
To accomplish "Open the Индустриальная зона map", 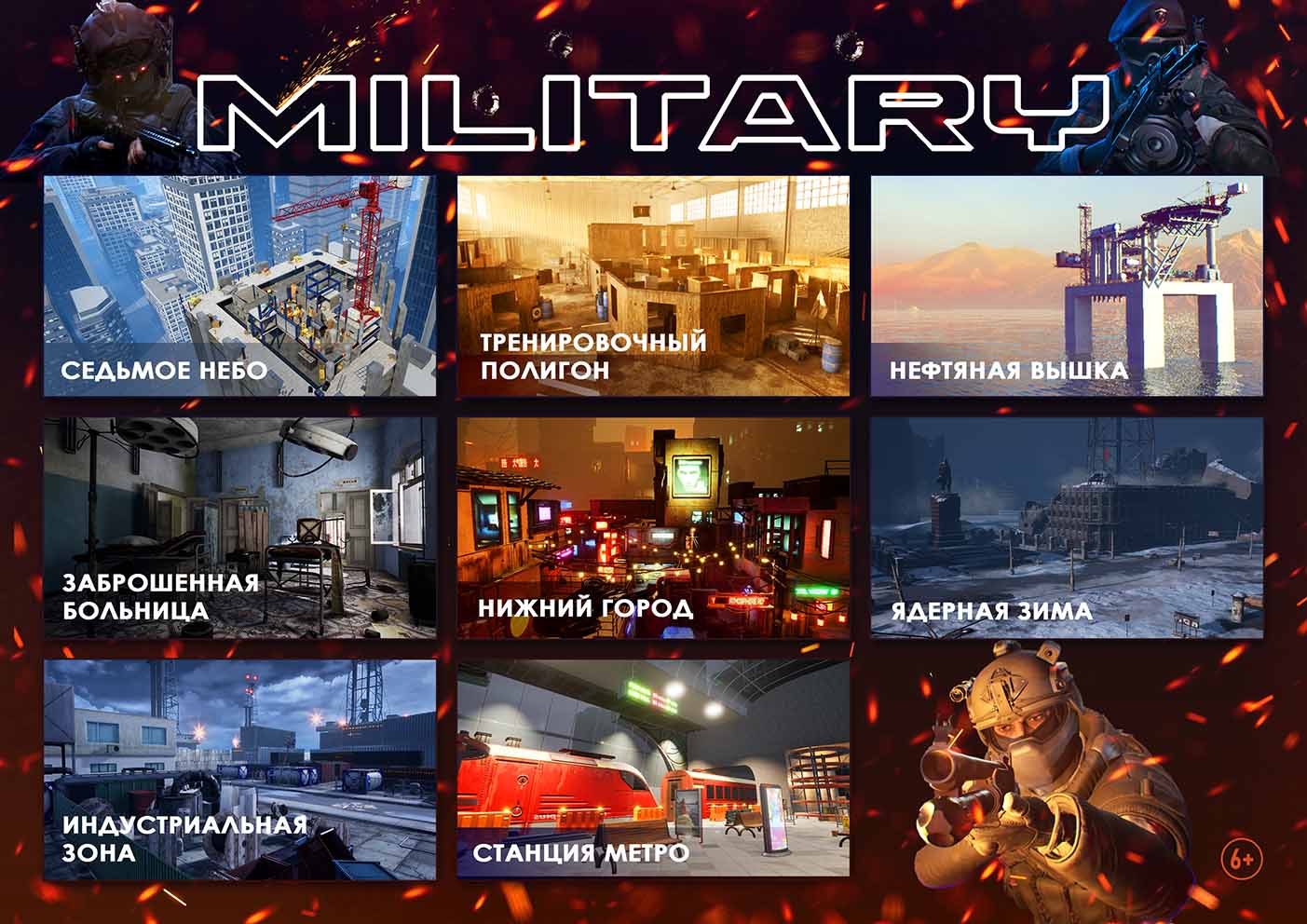I will tap(239, 769).
